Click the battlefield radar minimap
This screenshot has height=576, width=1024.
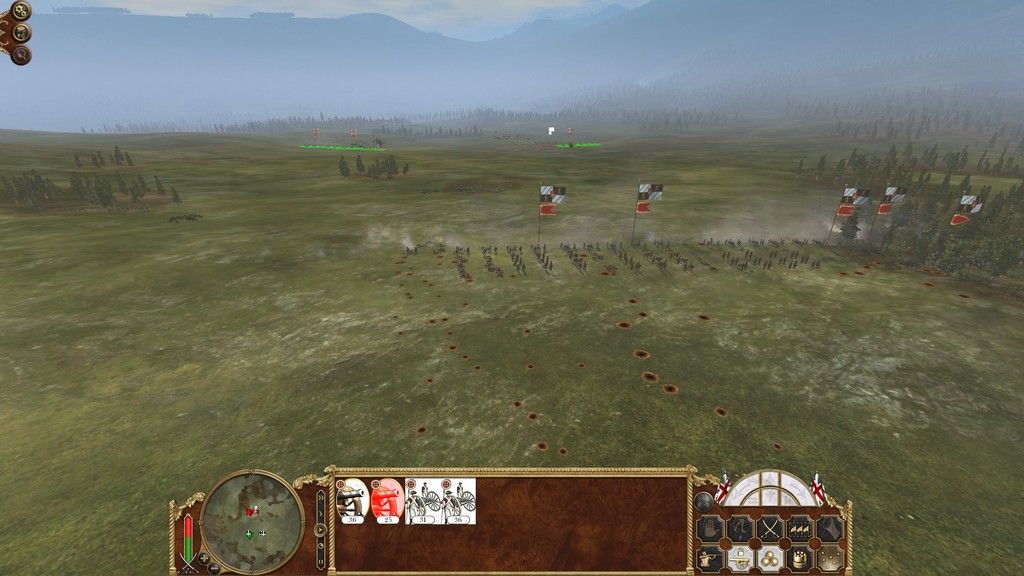[251, 520]
